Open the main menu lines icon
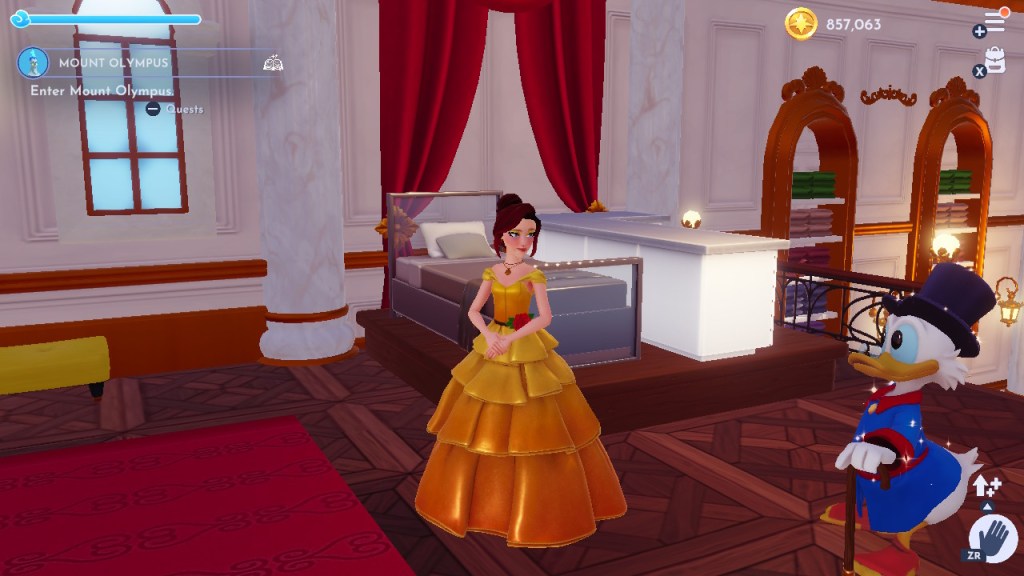The image size is (1024, 576). (x=994, y=20)
